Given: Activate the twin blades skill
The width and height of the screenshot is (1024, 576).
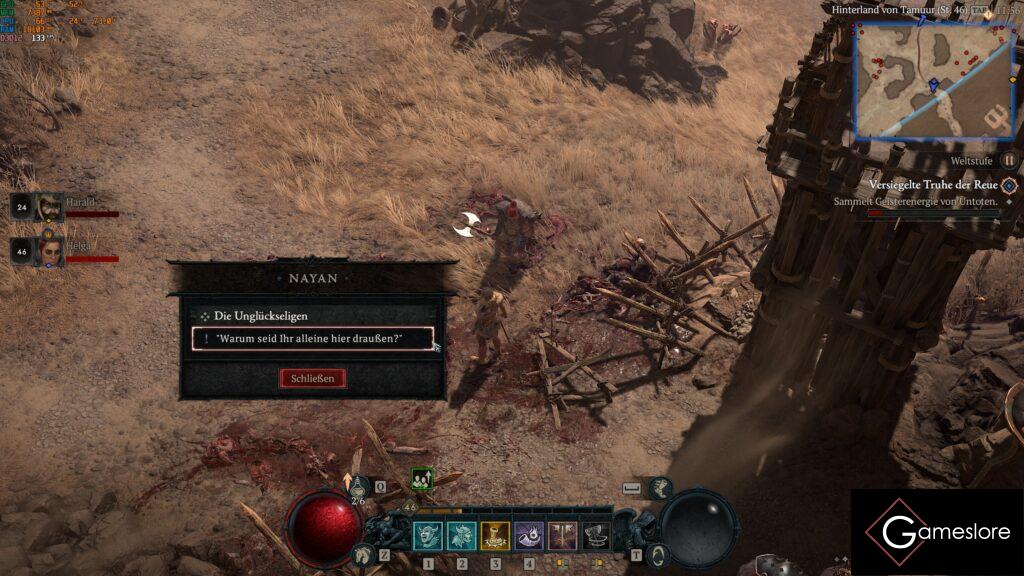Looking at the screenshot, I should (x=563, y=537).
